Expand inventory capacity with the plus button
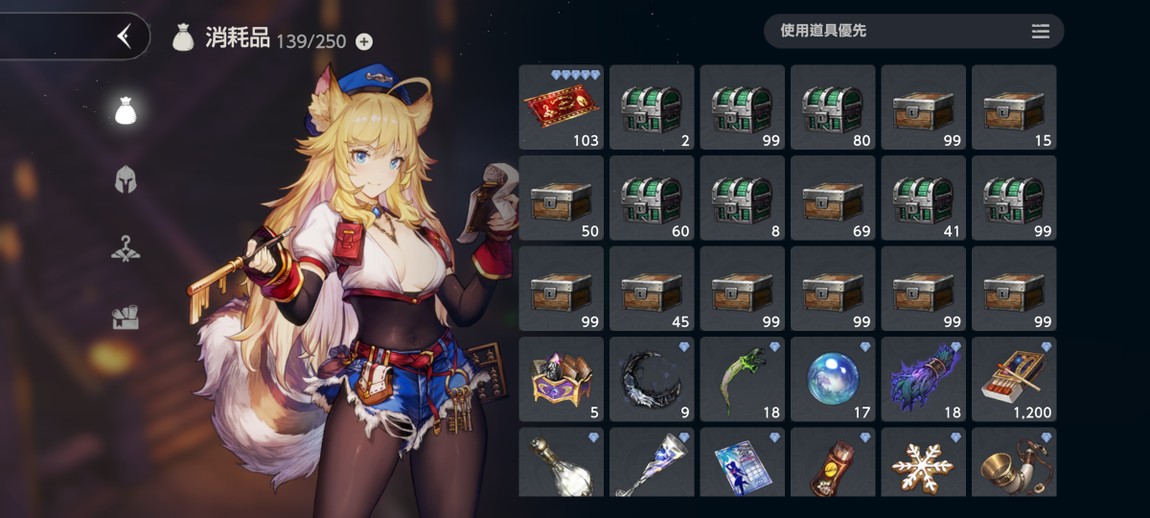1150x518 pixels. (364, 41)
